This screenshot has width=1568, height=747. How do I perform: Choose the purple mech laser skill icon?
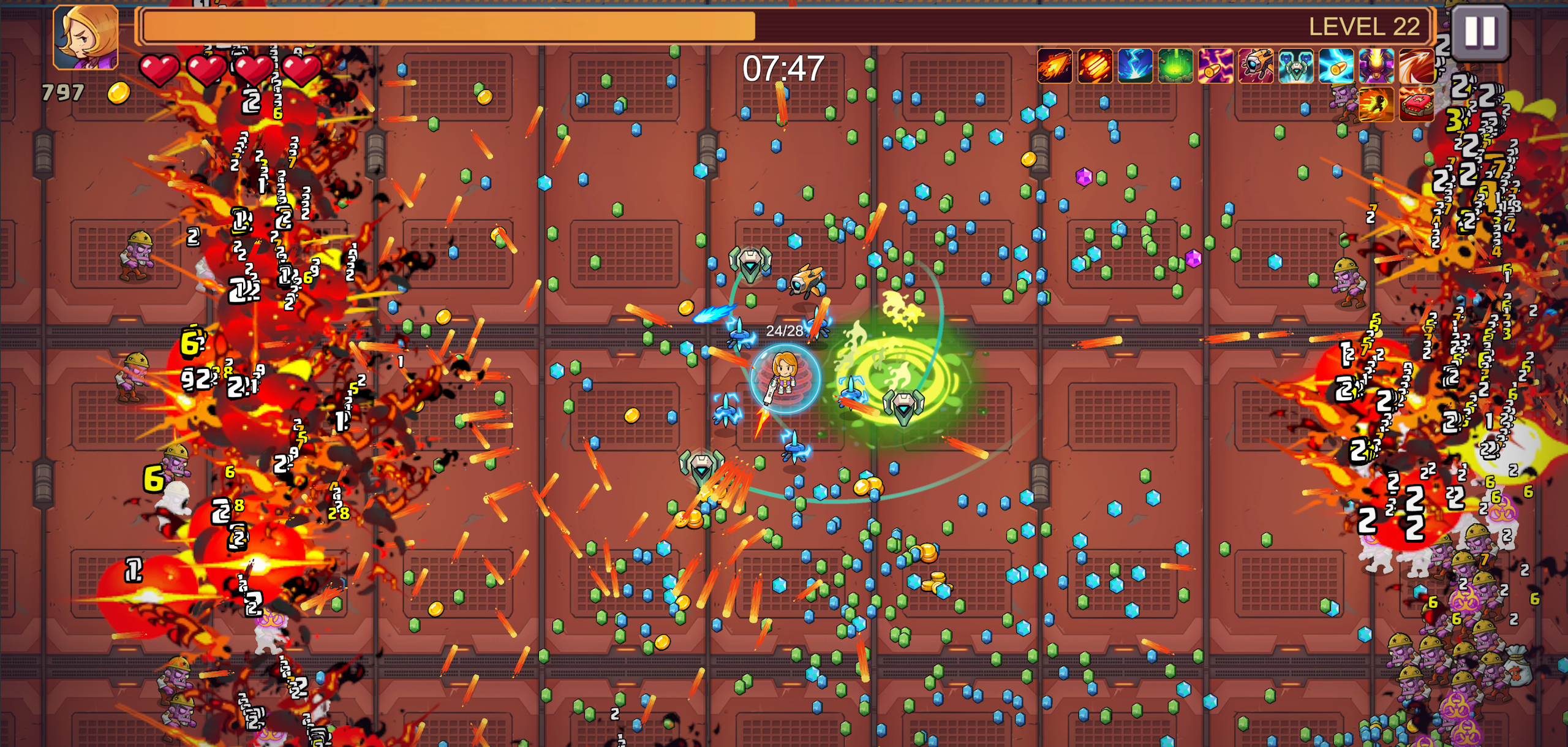(1376, 66)
